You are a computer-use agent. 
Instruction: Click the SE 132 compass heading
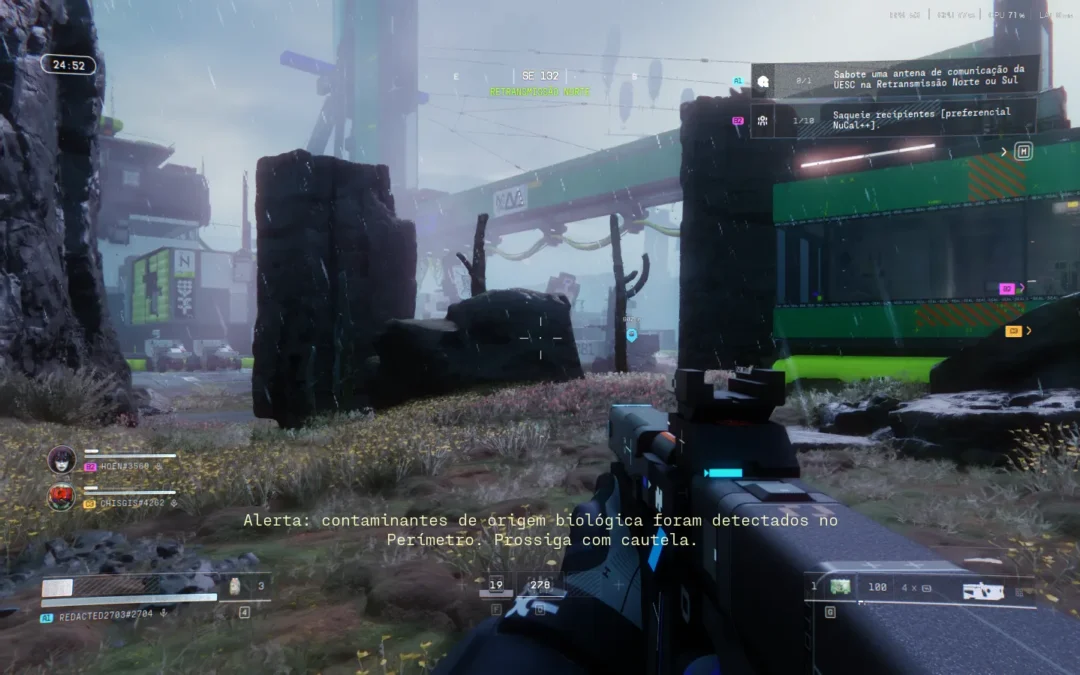[540, 76]
